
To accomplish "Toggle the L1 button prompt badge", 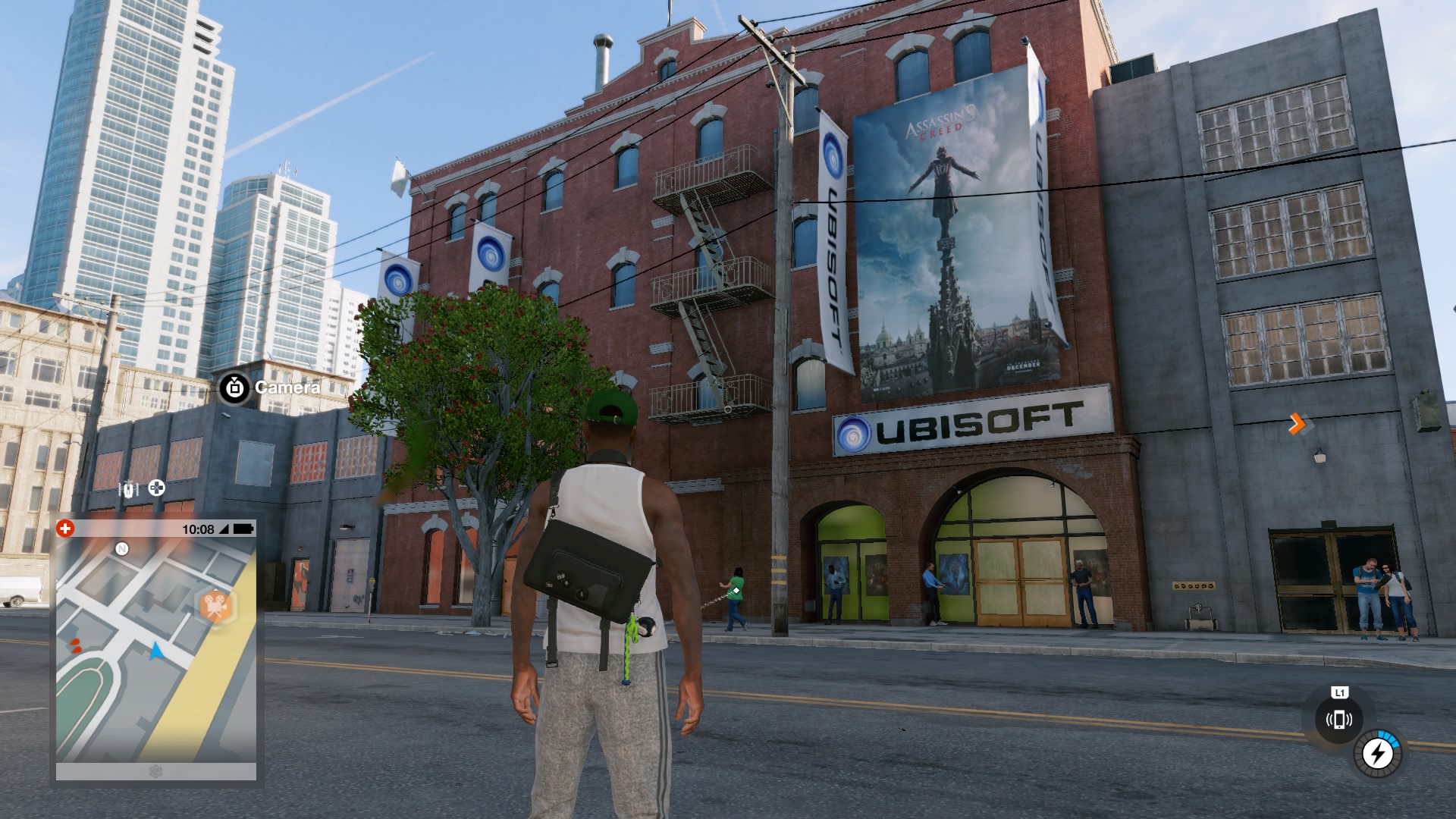I will (x=1339, y=692).
